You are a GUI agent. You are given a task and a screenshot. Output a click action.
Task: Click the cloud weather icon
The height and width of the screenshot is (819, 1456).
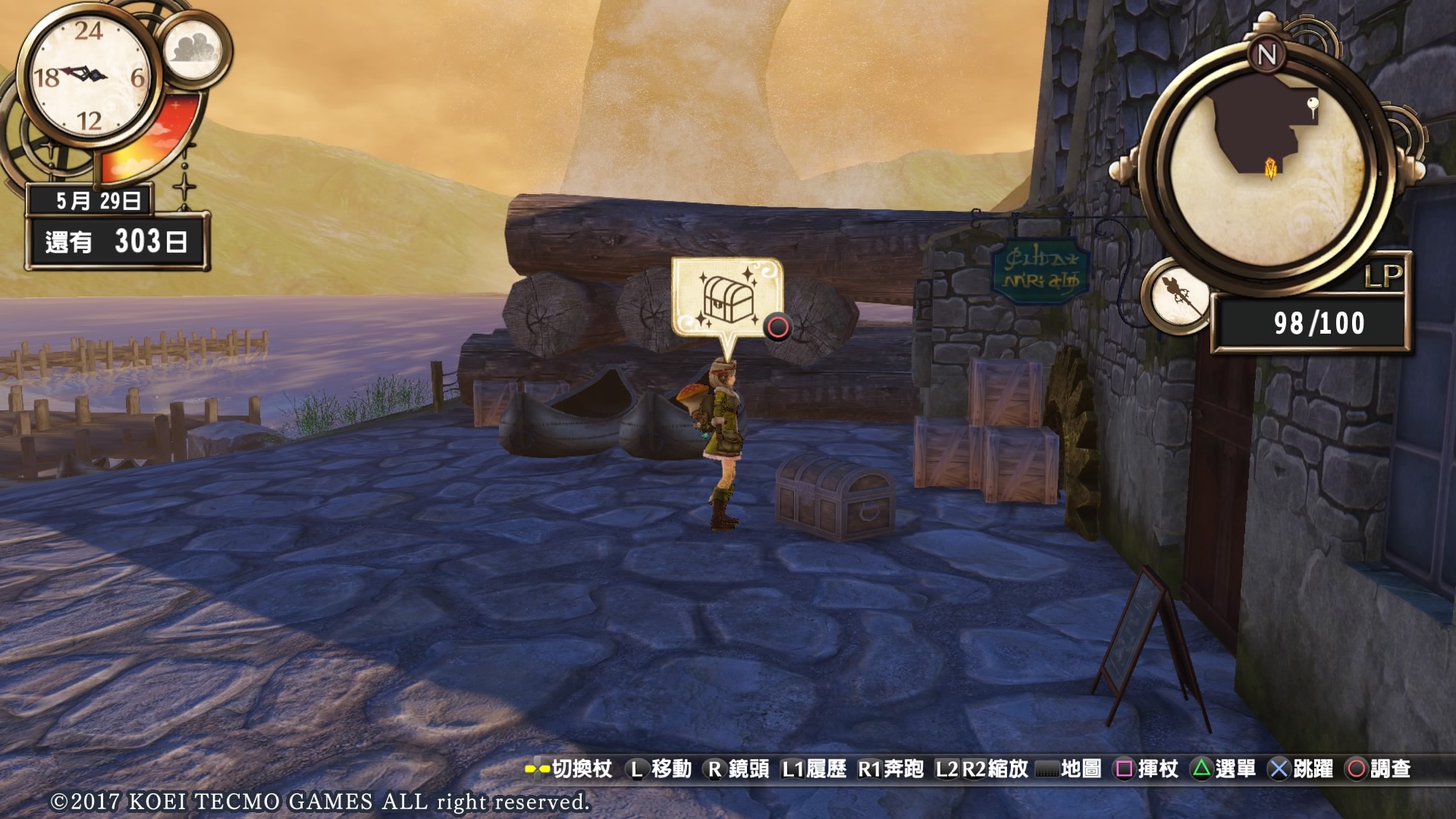(x=193, y=50)
